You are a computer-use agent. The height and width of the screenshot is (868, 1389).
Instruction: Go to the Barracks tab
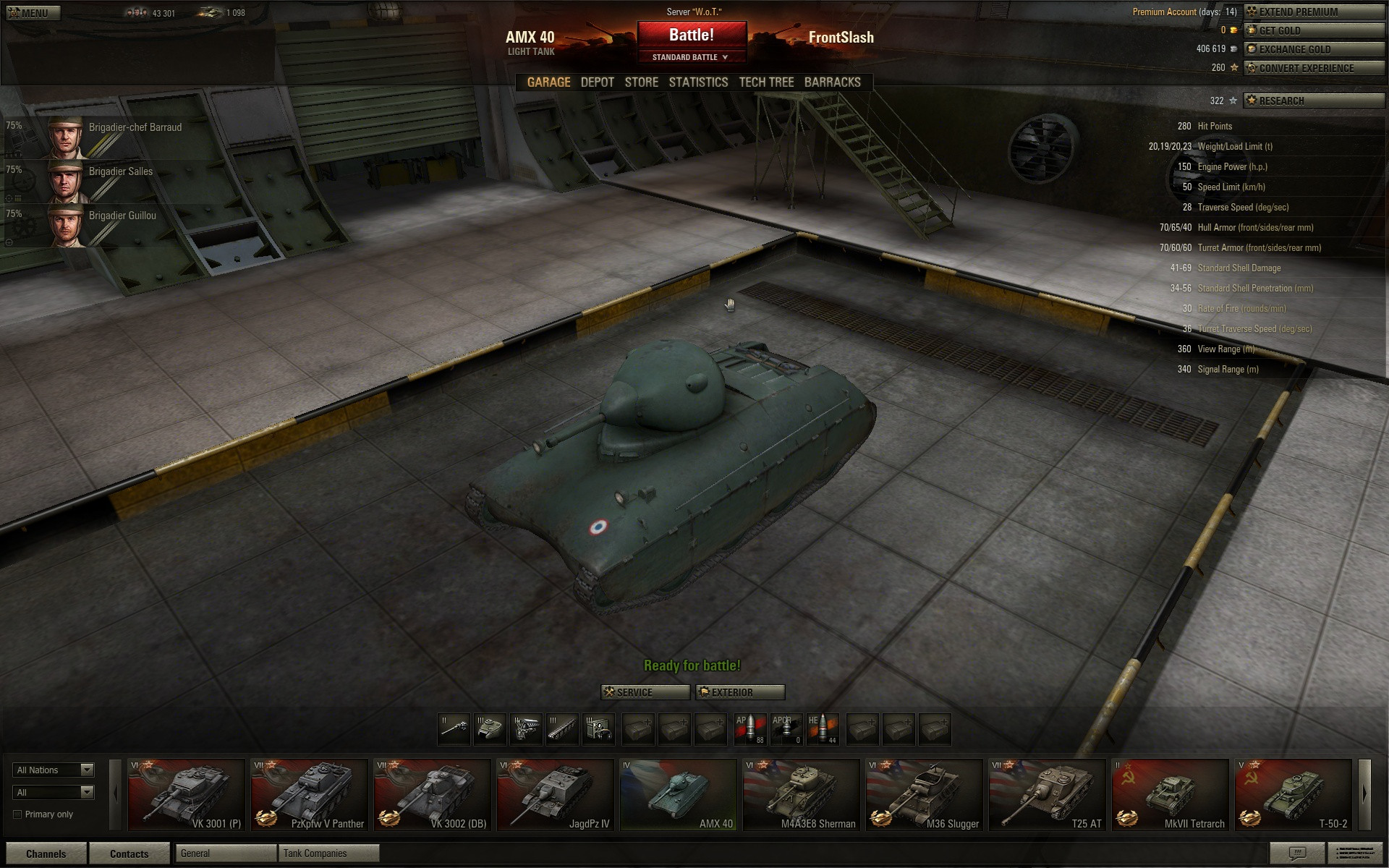tap(833, 82)
